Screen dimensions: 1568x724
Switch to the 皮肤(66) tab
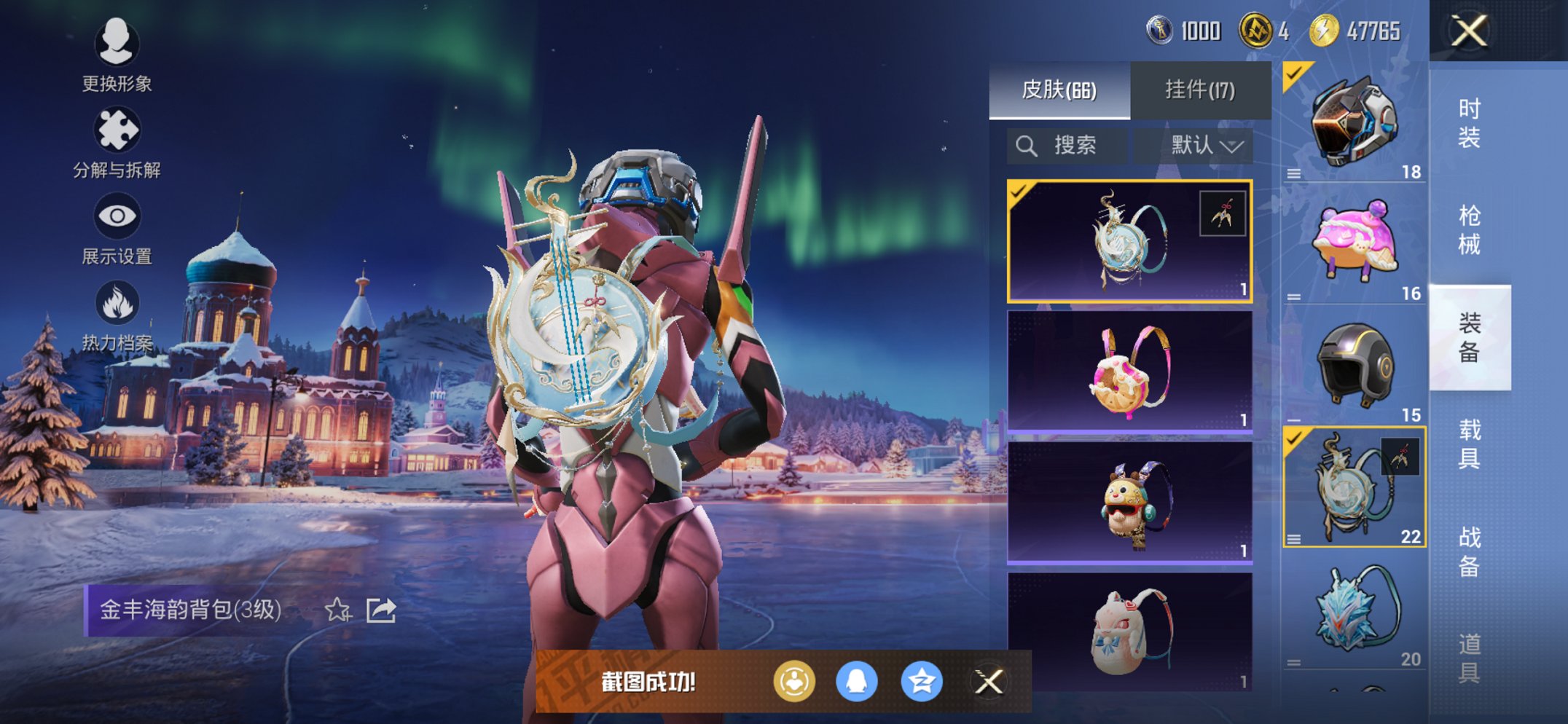(1059, 90)
